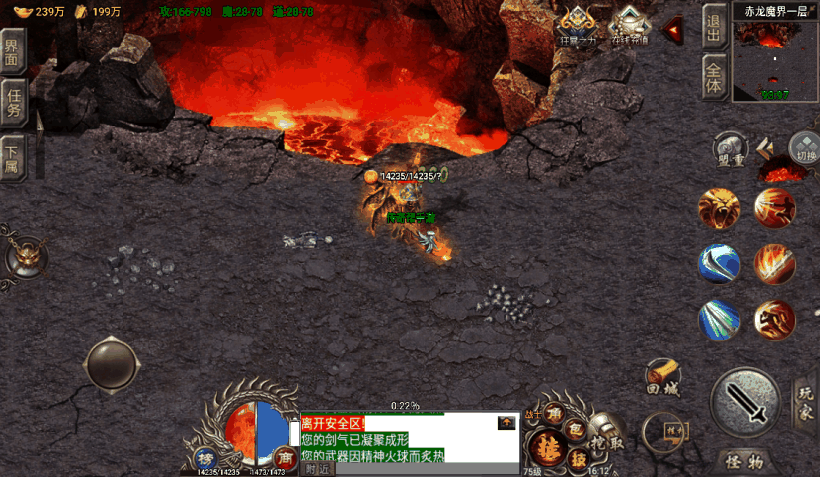The width and height of the screenshot is (820, 477).
Task: Activate the lion head skill
Action: (719, 208)
